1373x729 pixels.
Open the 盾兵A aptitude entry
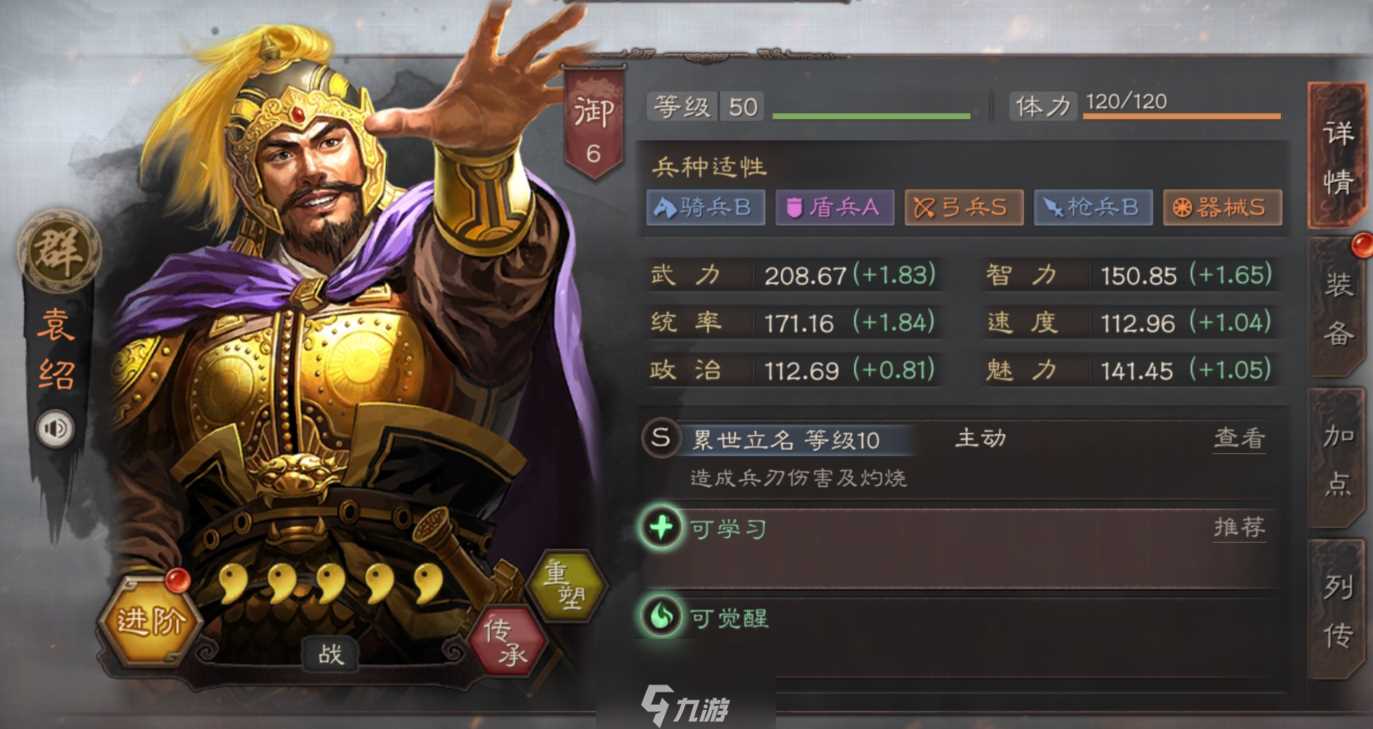coord(835,207)
